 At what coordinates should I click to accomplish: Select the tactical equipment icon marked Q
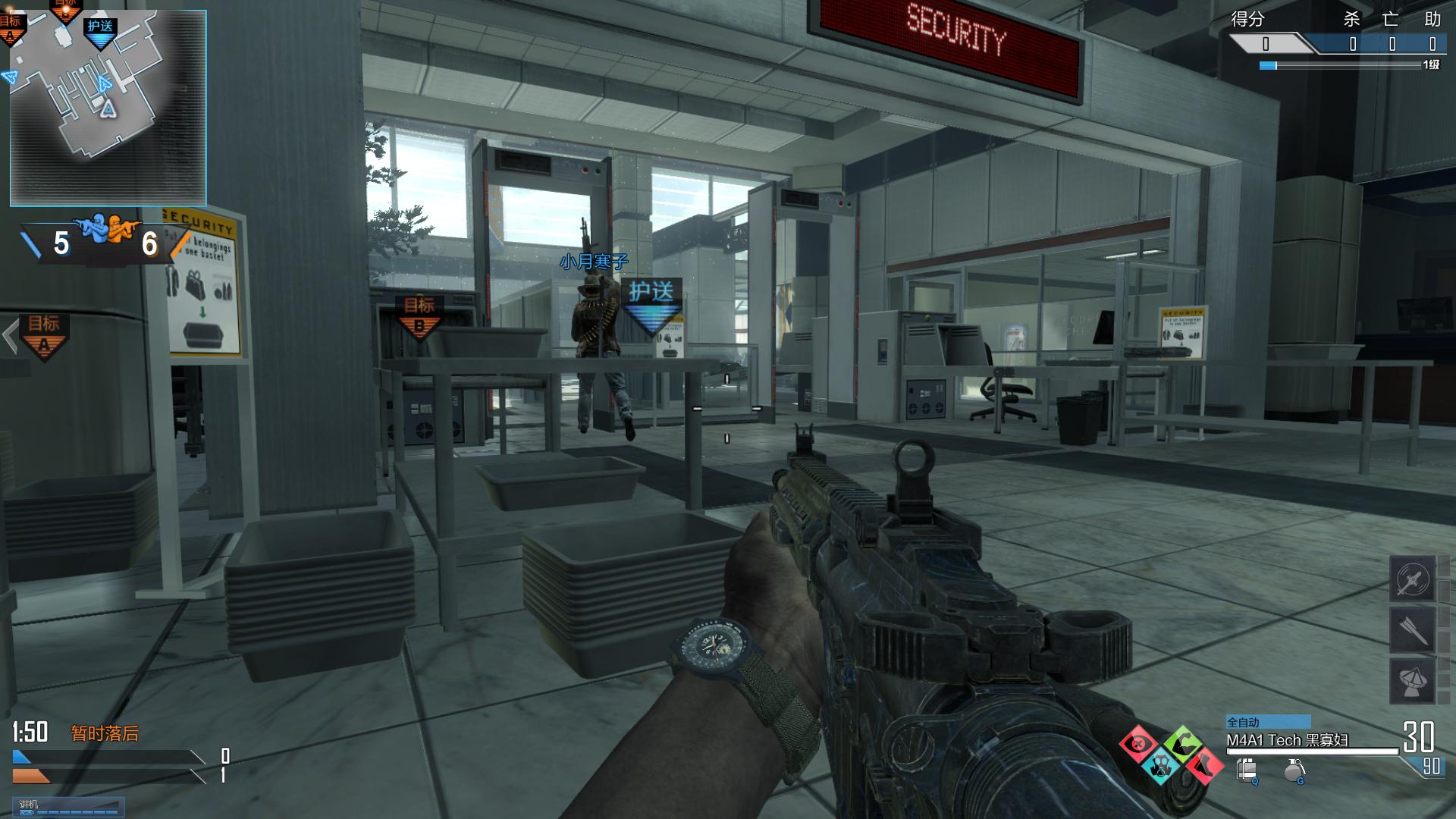click(x=1247, y=771)
